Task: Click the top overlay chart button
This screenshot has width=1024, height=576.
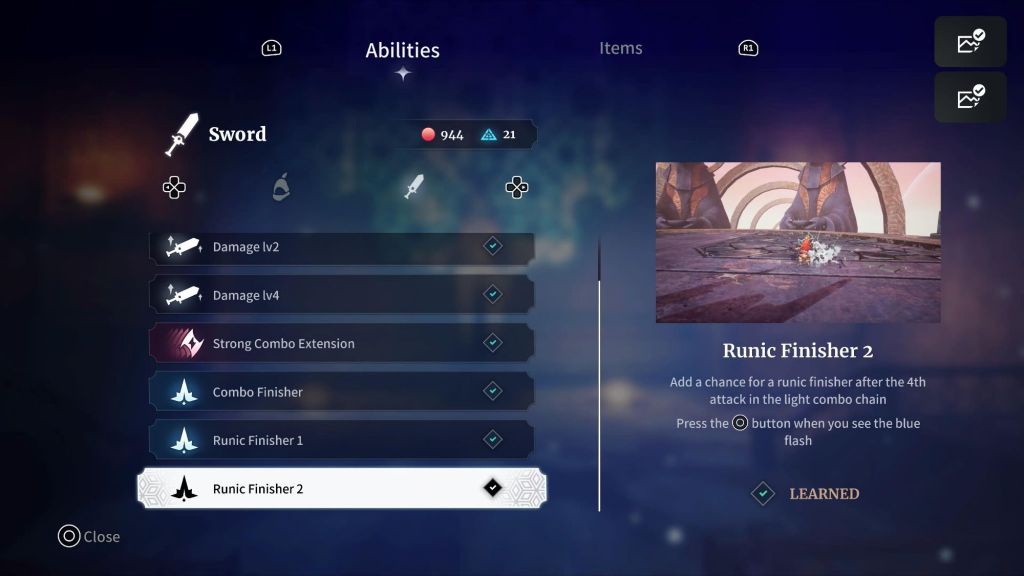Action: click(x=970, y=42)
